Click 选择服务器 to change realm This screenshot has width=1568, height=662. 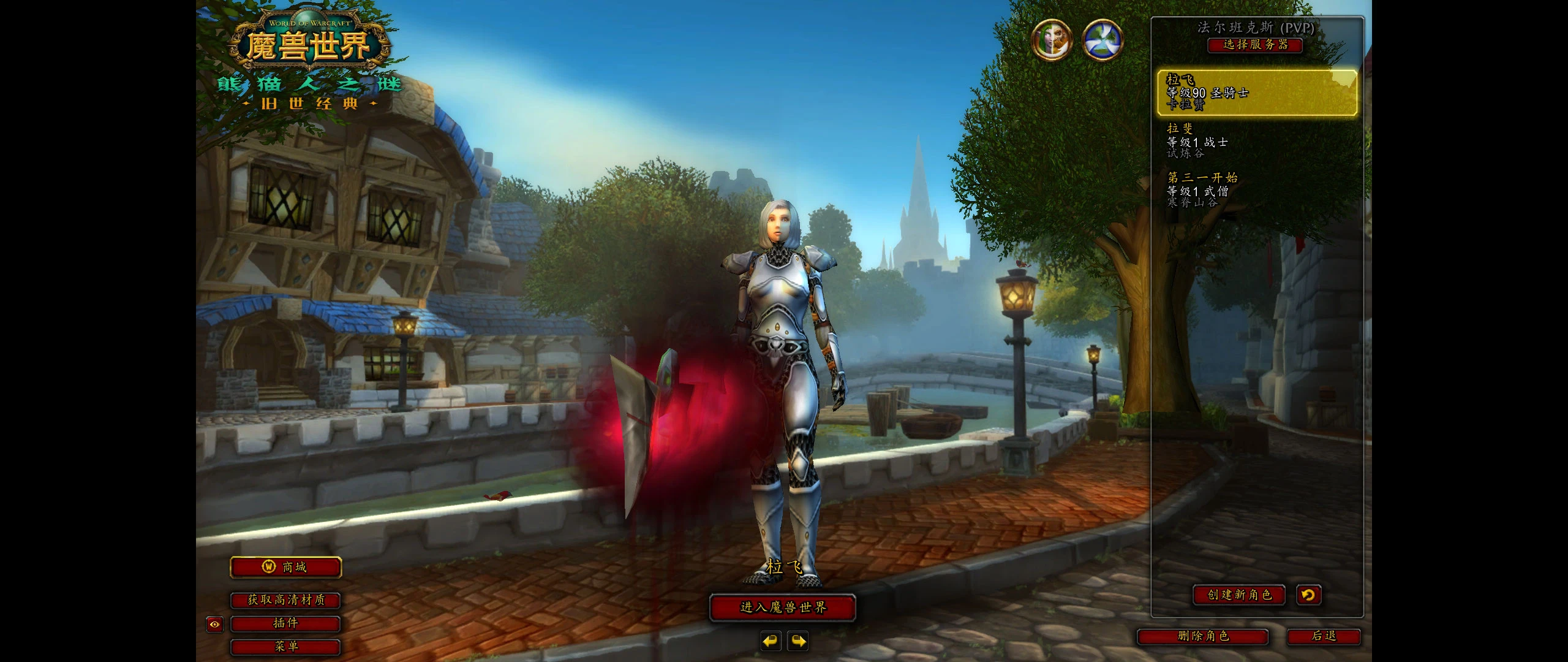click(x=1255, y=45)
